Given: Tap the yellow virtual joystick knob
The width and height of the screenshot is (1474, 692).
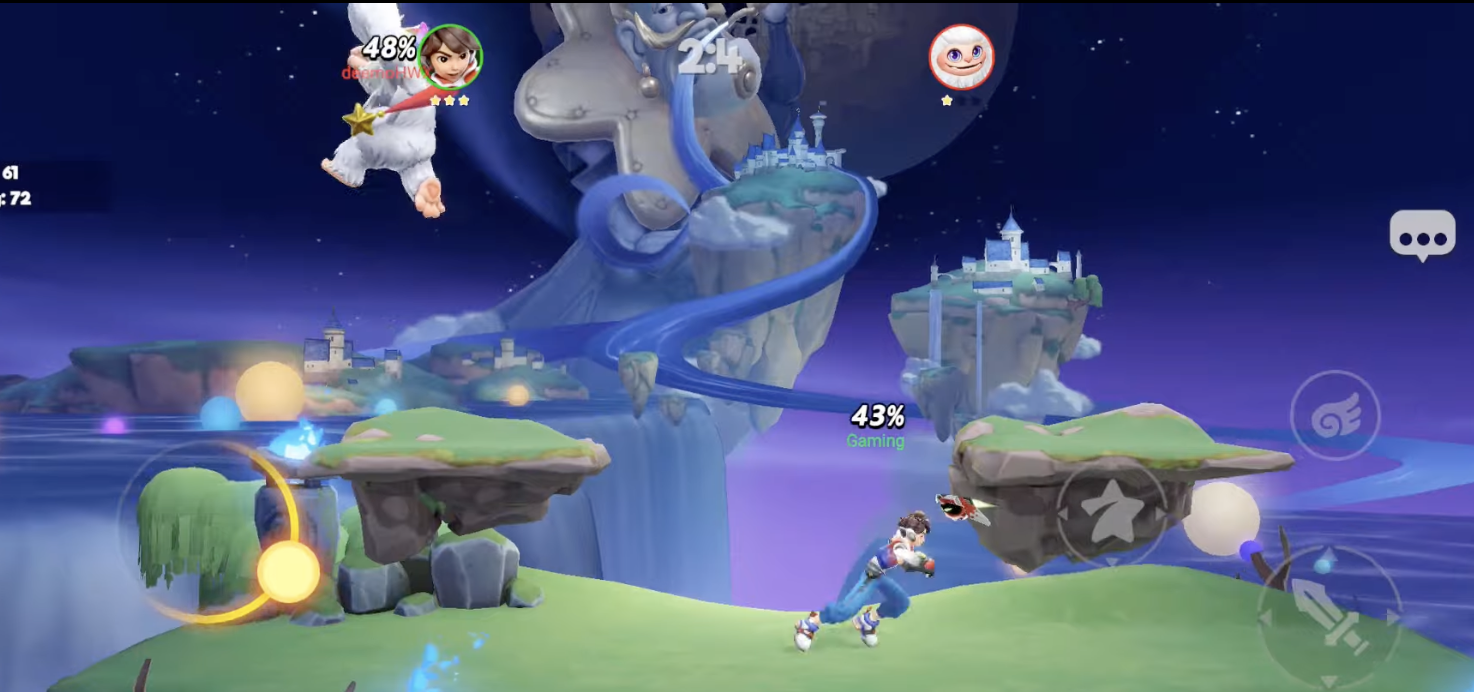Looking at the screenshot, I should coord(288,573).
